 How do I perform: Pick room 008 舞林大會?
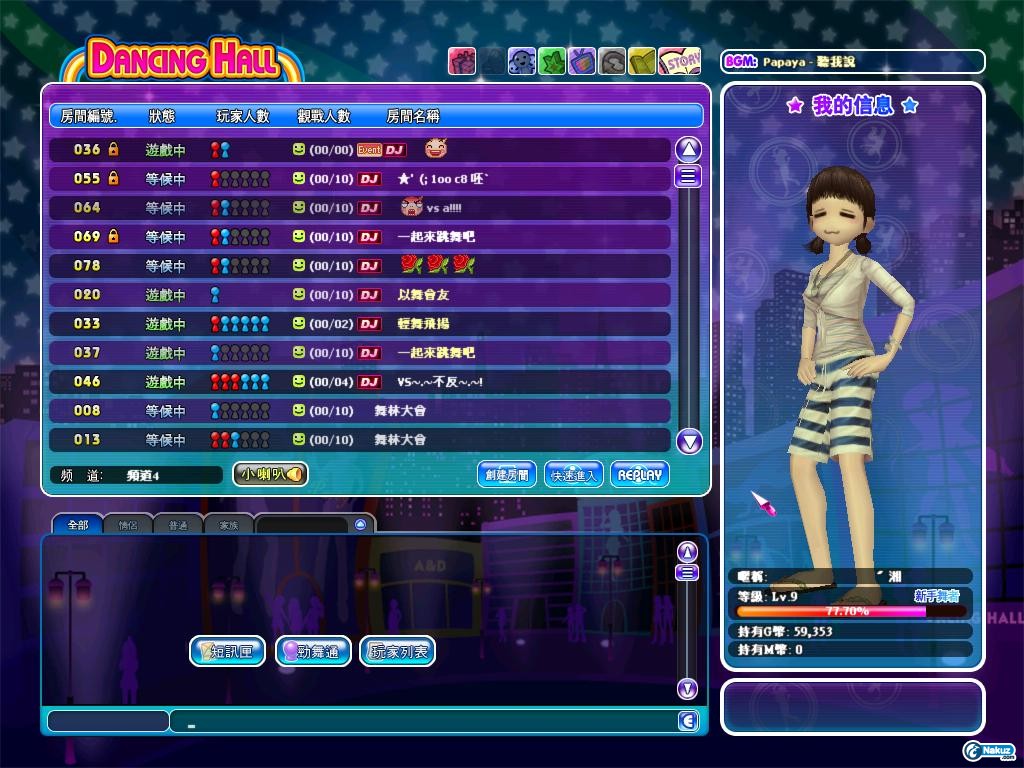point(360,411)
